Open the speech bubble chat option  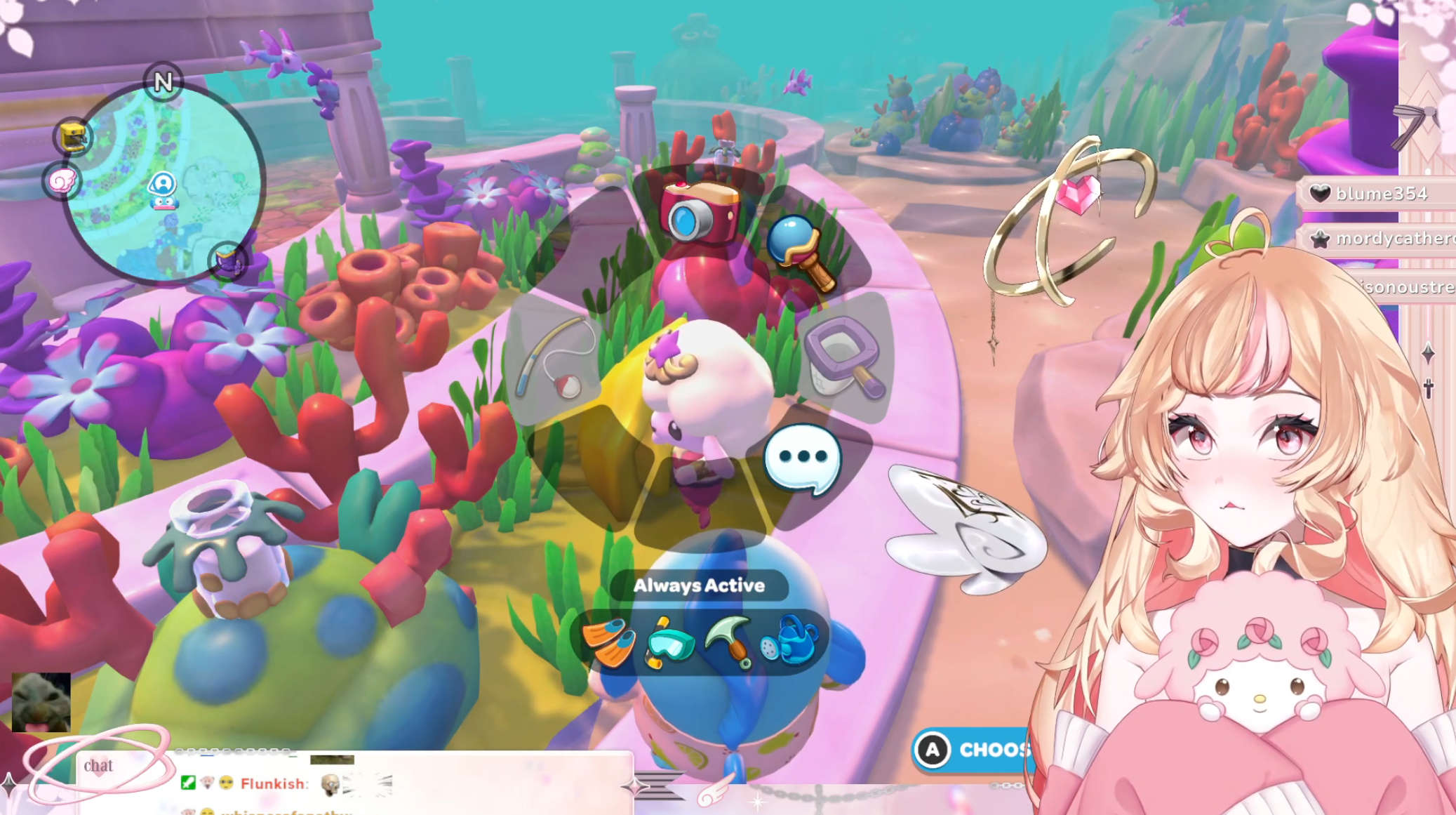click(802, 459)
